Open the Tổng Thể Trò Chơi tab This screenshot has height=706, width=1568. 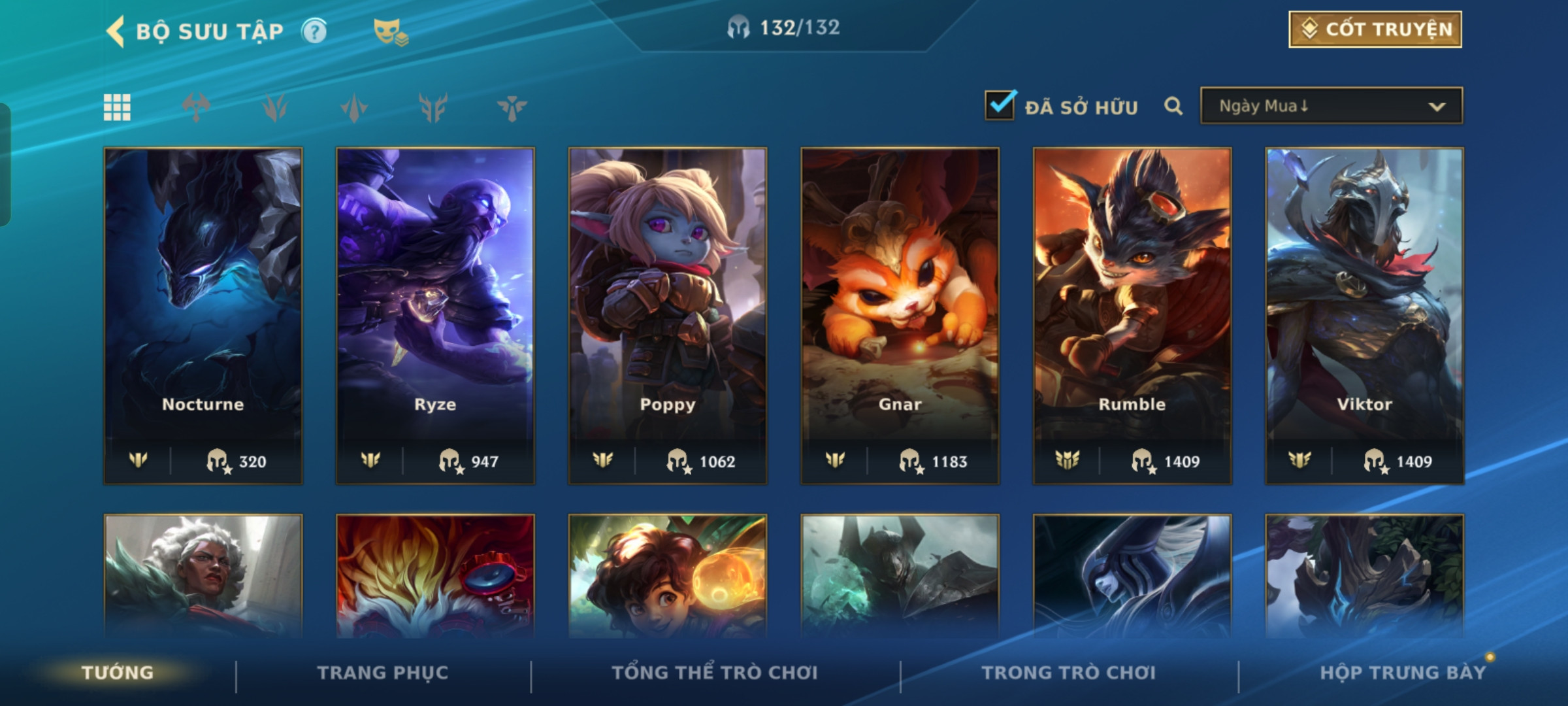click(x=715, y=673)
